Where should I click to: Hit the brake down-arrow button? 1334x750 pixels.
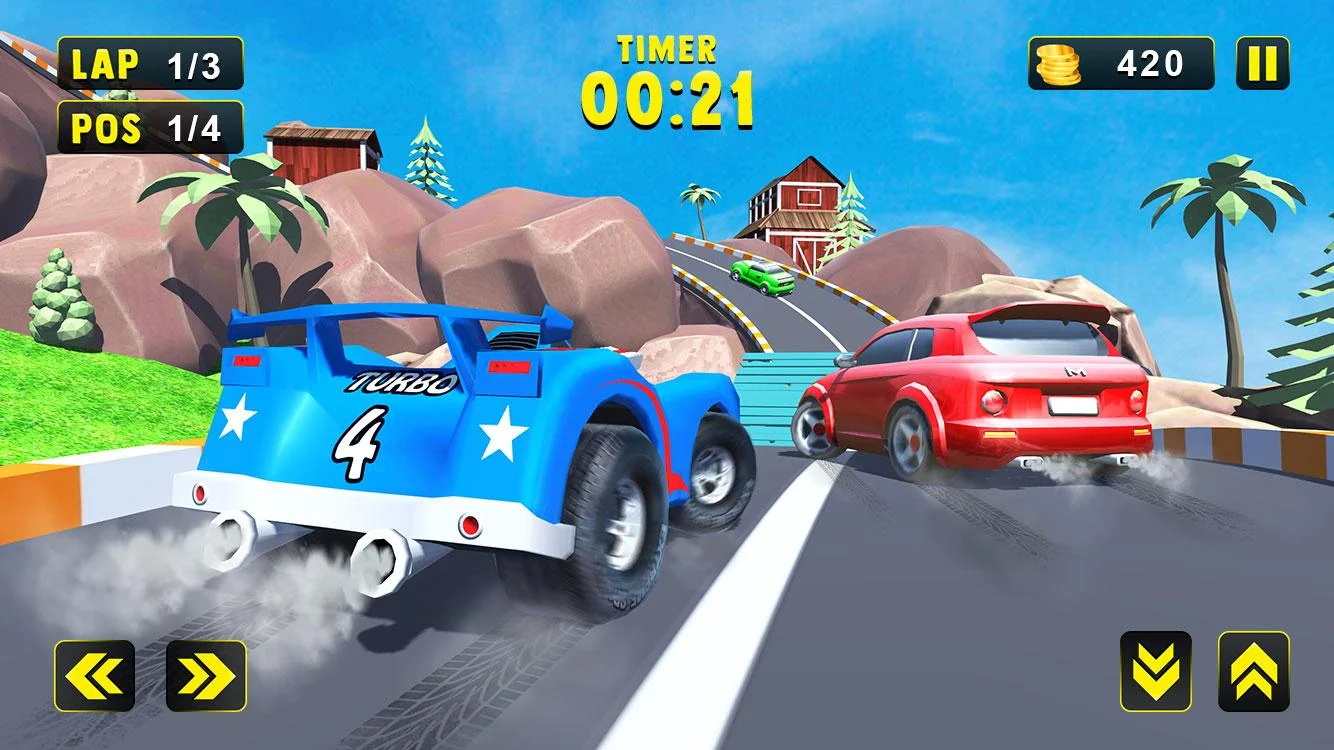1155,671
